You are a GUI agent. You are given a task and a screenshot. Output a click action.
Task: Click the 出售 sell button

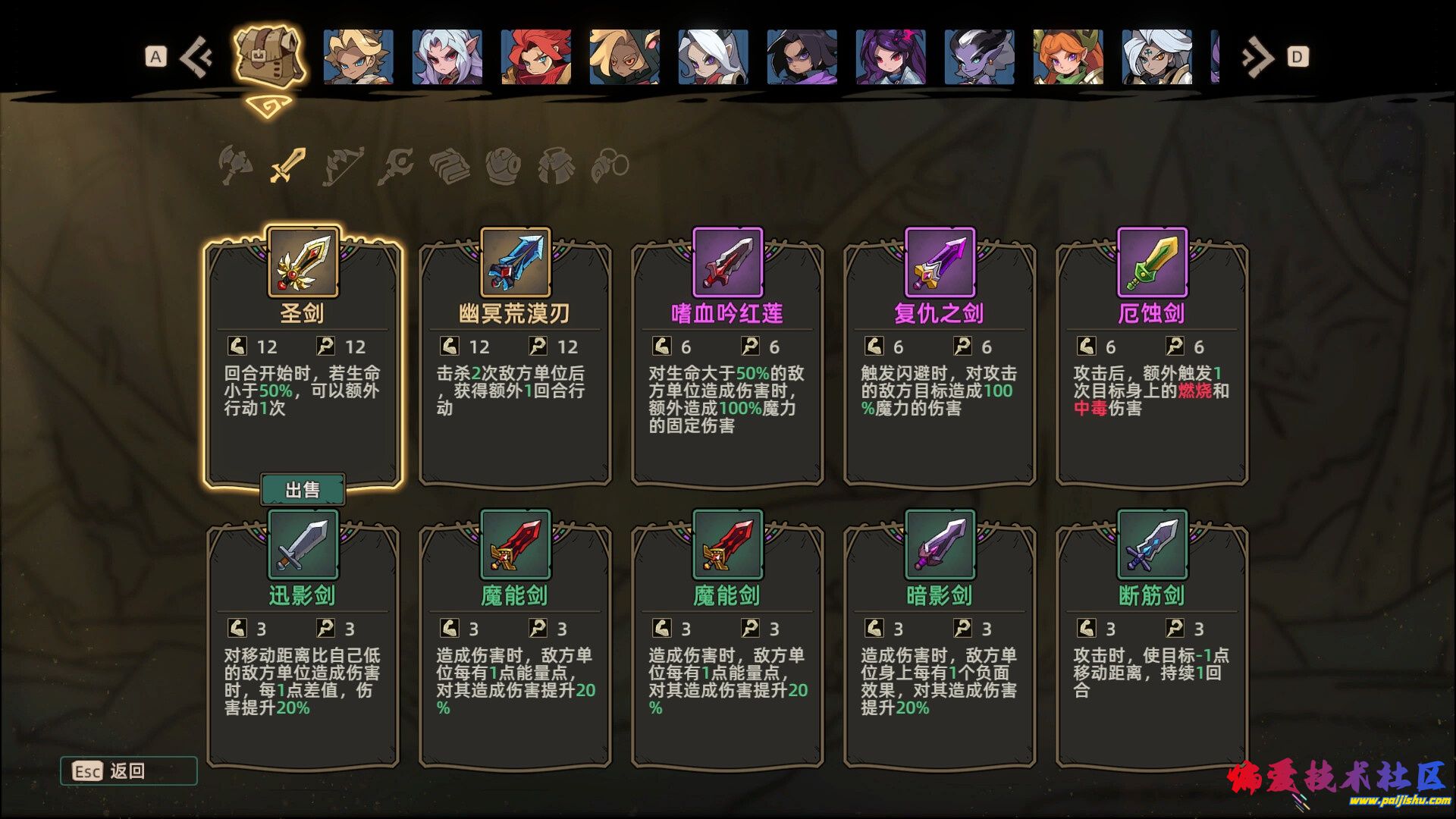coord(303,489)
